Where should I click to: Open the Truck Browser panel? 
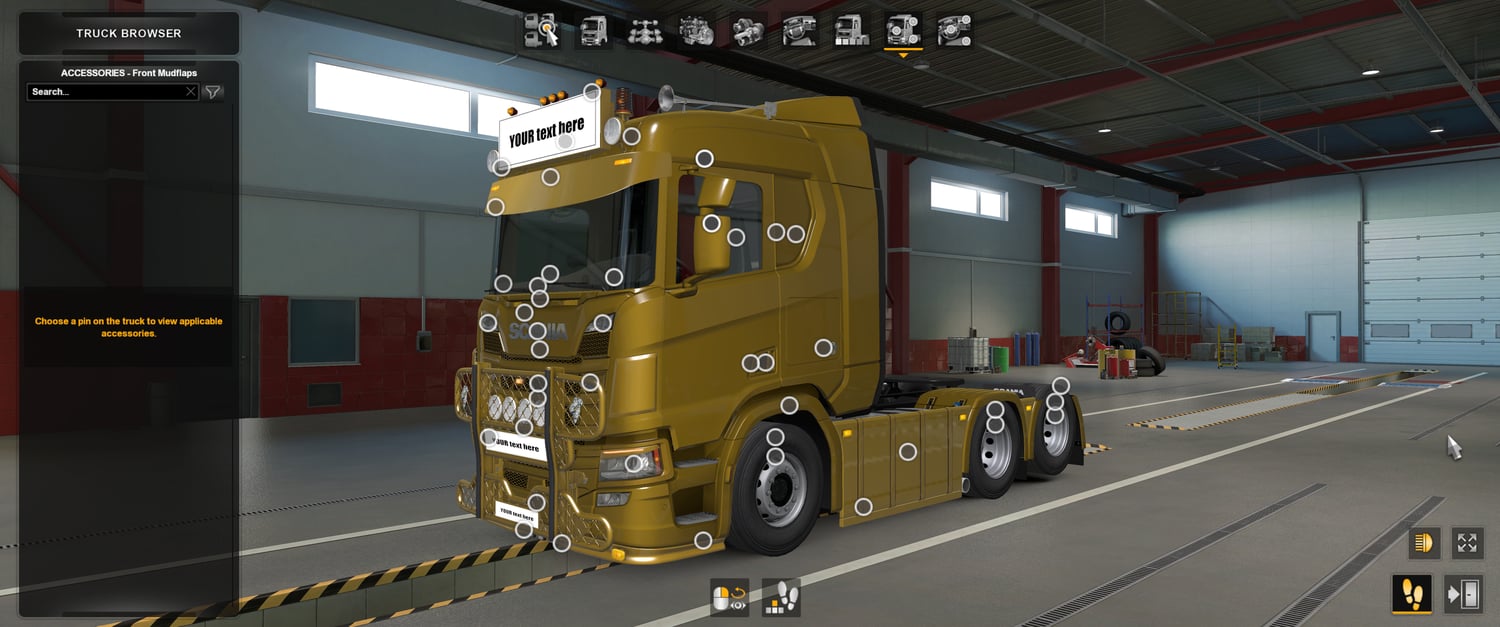click(129, 34)
